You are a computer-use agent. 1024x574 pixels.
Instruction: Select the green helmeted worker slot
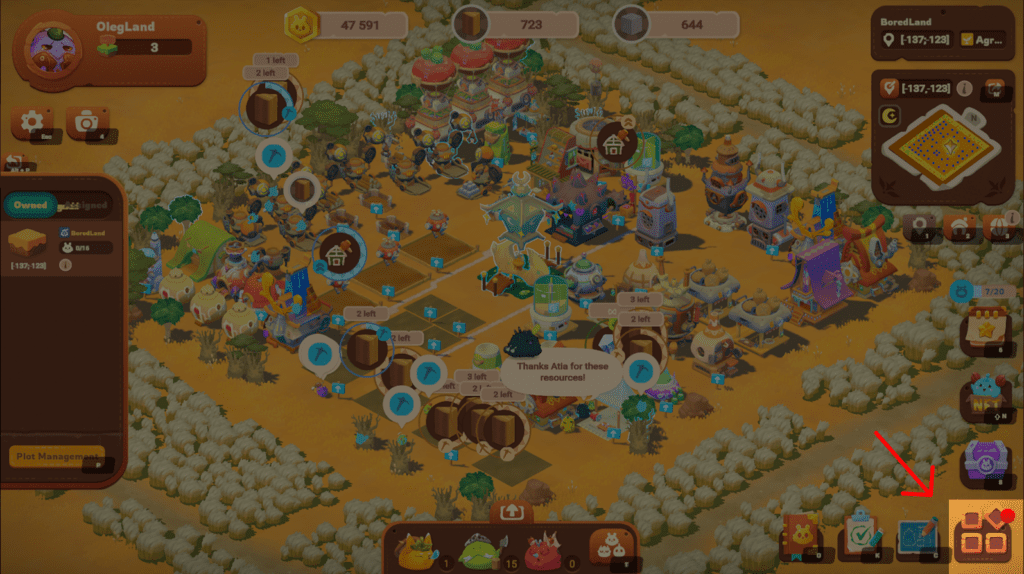tap(478, 548)
